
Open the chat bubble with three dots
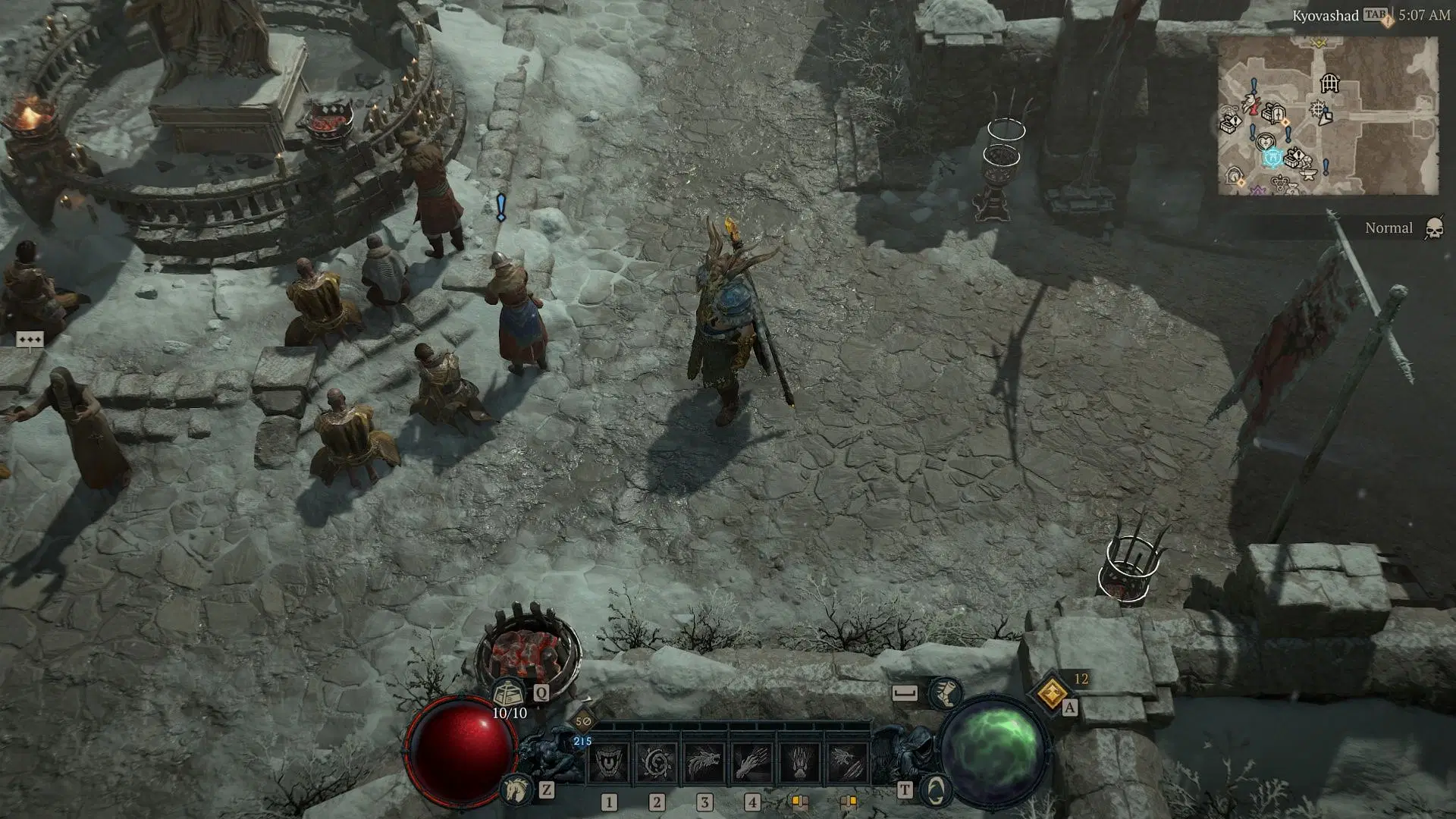point(30,340)
